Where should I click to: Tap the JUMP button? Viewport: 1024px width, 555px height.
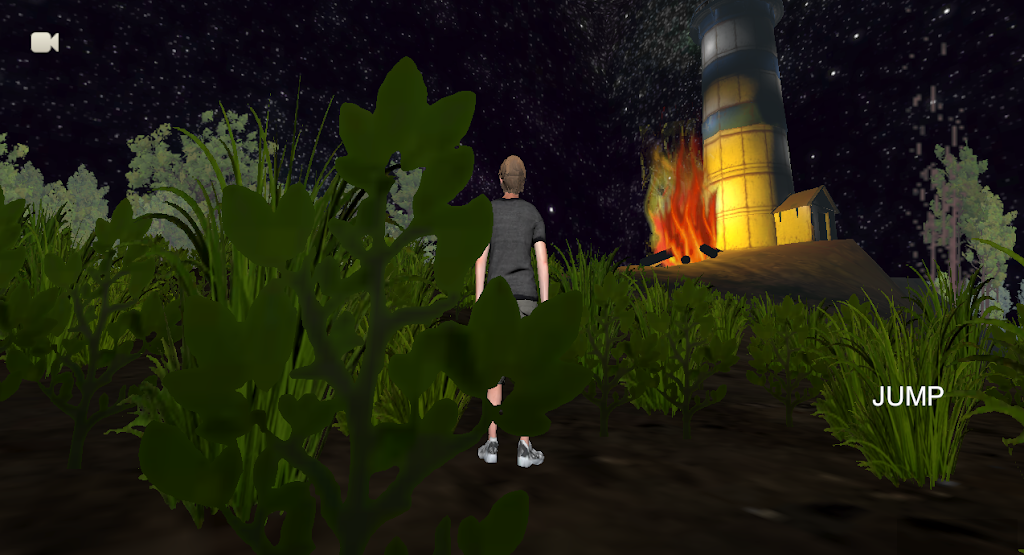coord(907,397)
